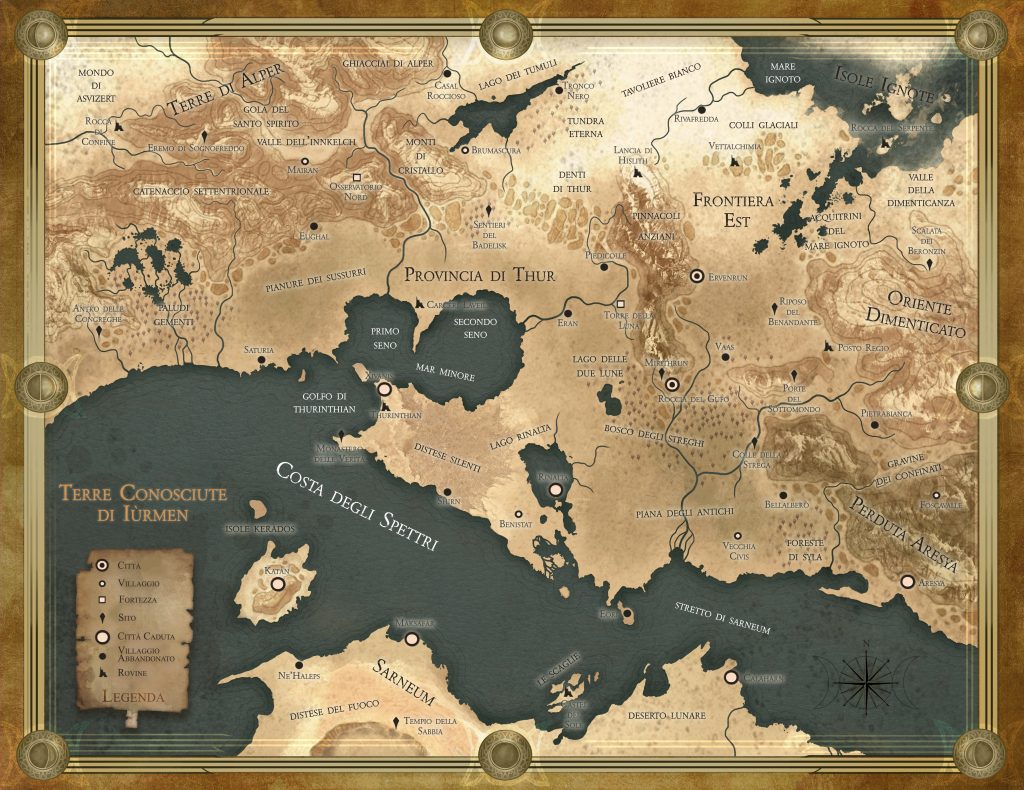Select the Brumascura village marker
This screenshot has height=790, width=1024.
pos(463,150)
